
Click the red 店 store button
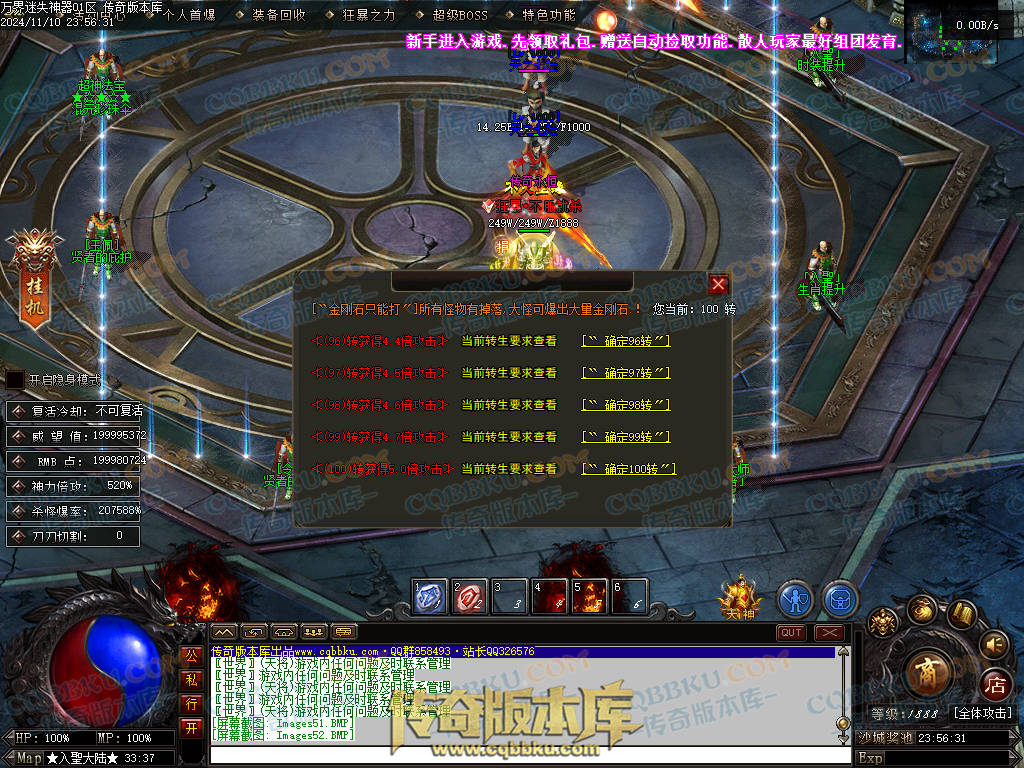995,685
